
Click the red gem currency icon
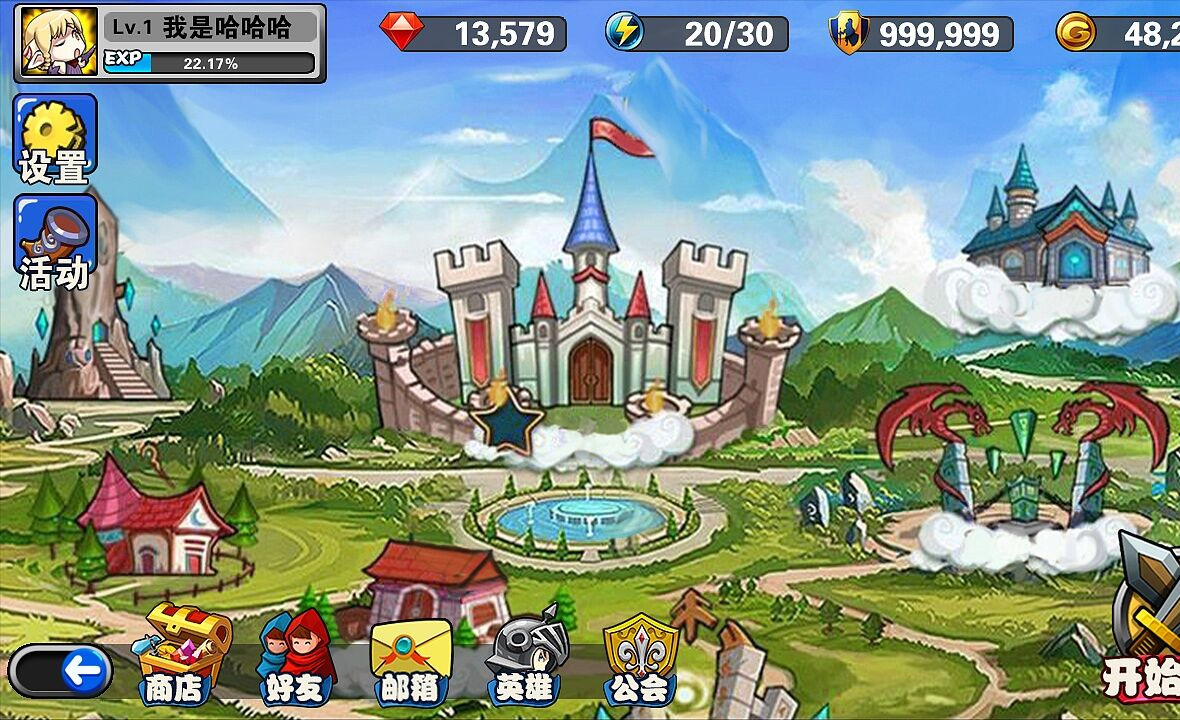(x=401, y=32)
